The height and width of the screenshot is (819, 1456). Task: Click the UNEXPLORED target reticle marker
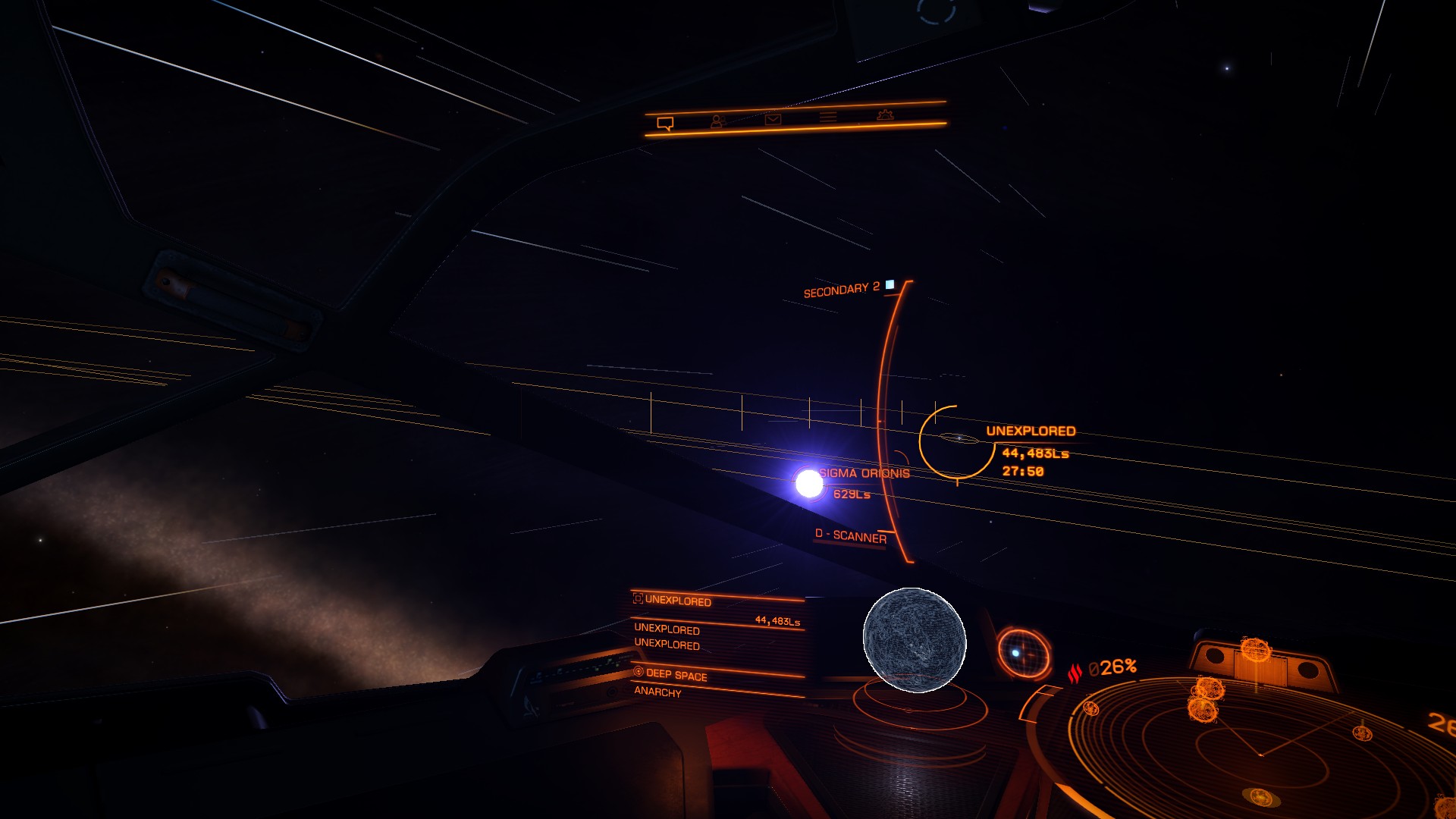tap(958, 442)
